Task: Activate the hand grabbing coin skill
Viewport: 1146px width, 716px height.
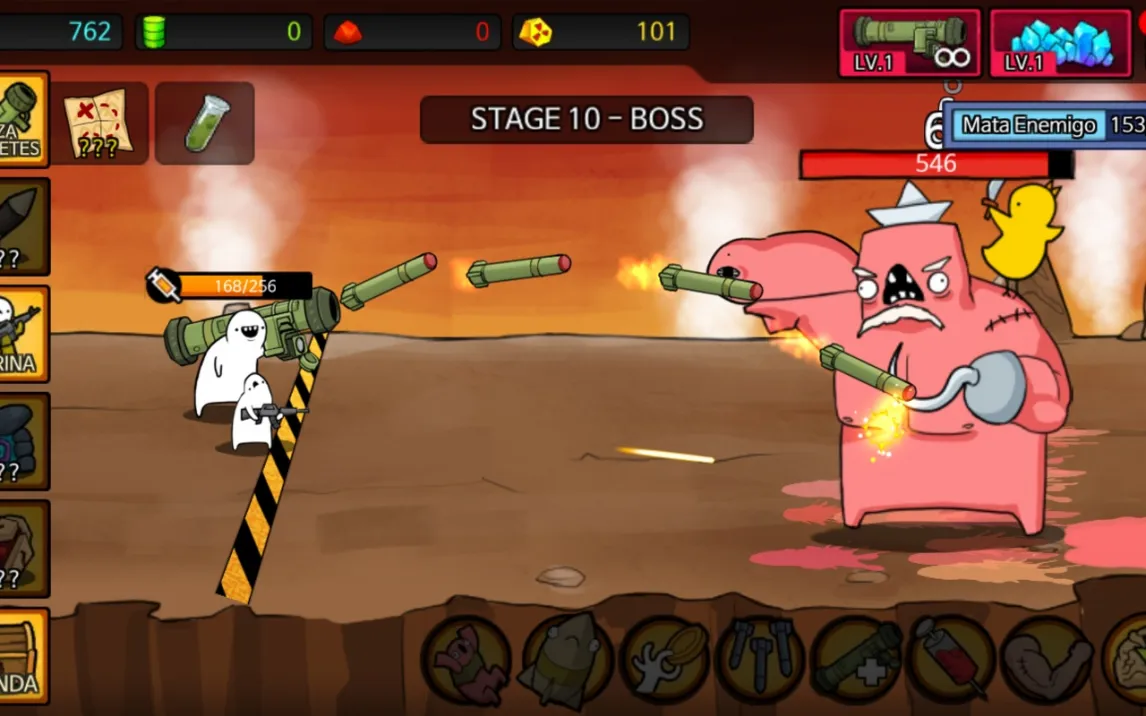Action: pos(664,662)
